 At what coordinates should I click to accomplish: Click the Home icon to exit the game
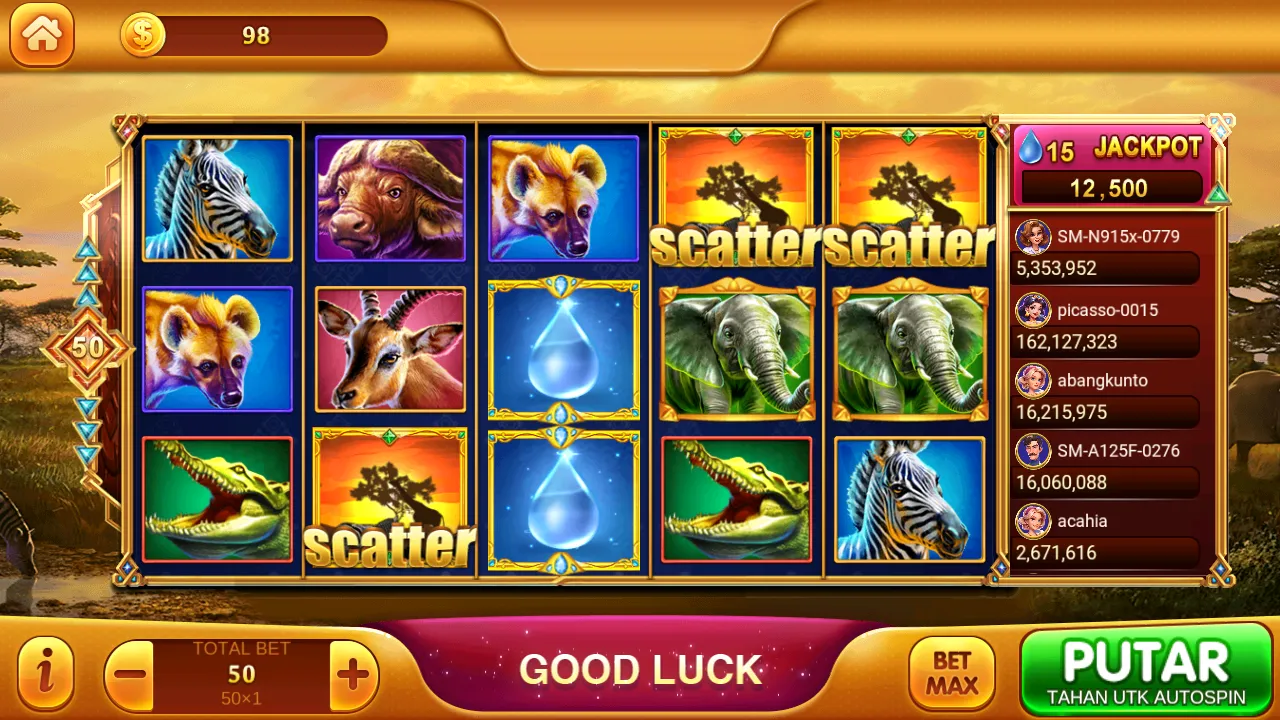point(41,36)
